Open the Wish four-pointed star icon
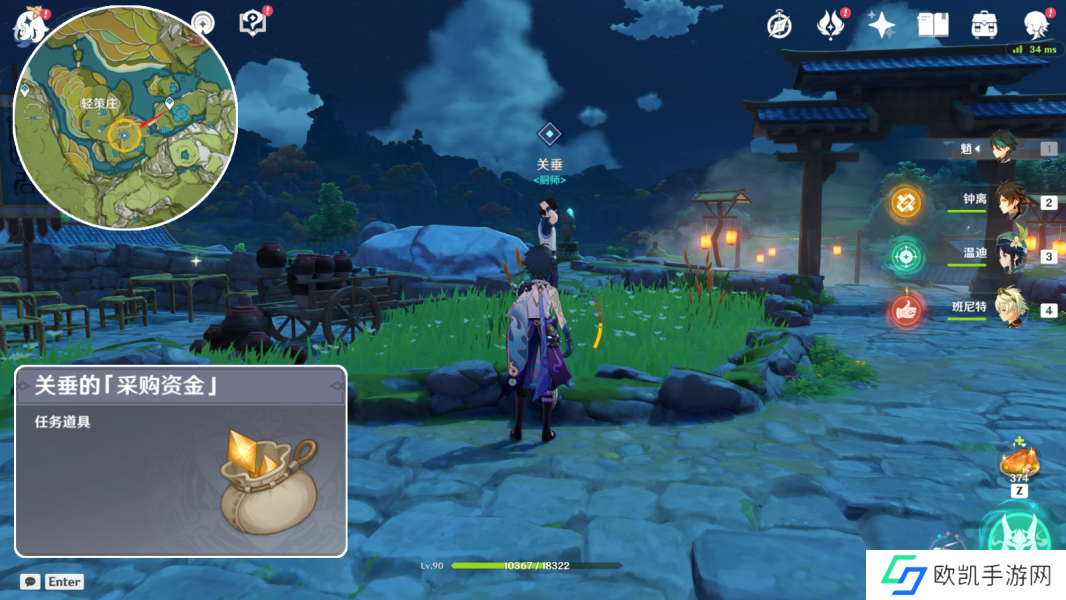This screenshot has height=600, width=1066. click(x=881, y=25)
